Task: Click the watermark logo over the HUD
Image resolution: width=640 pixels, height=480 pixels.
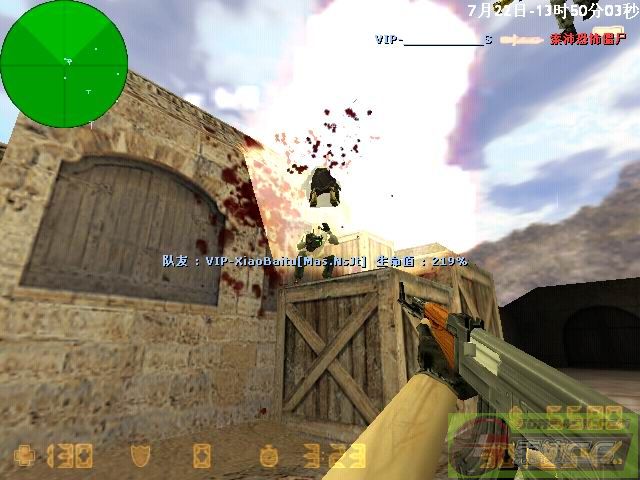Action: (540, 442)
